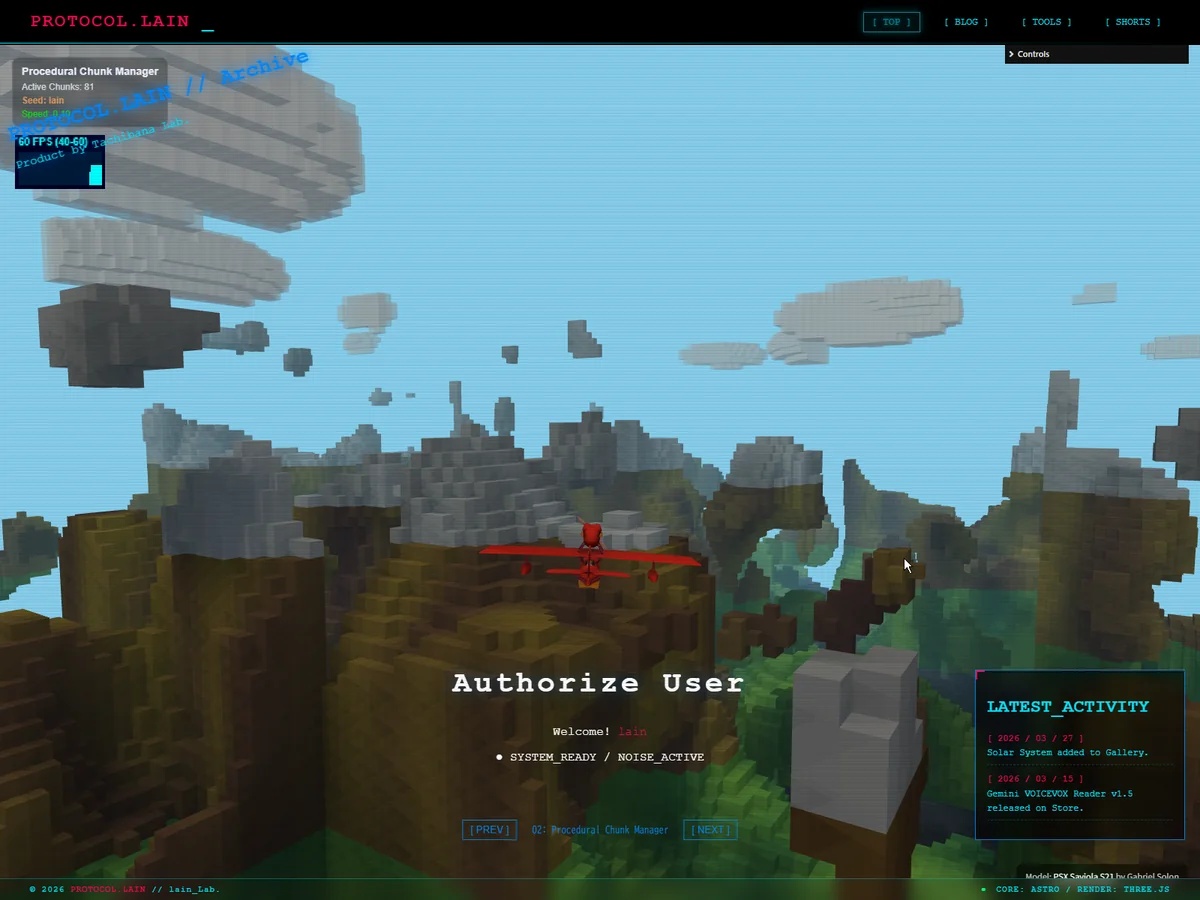1200x900 pixels.
Task: Open the Solar System gallery activity entry
Action: [1067, 752]
